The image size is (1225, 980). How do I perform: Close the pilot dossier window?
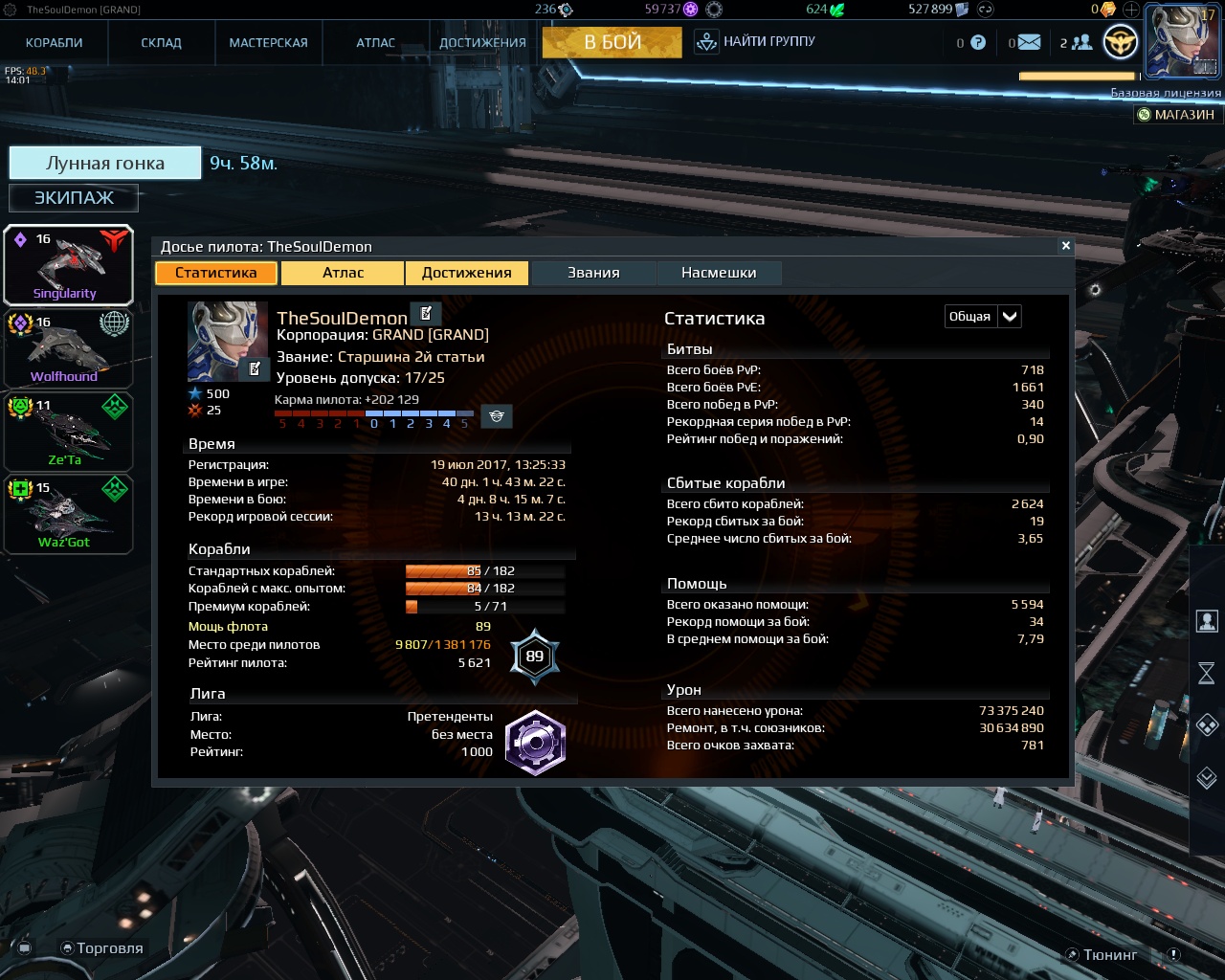point(1065,246)
